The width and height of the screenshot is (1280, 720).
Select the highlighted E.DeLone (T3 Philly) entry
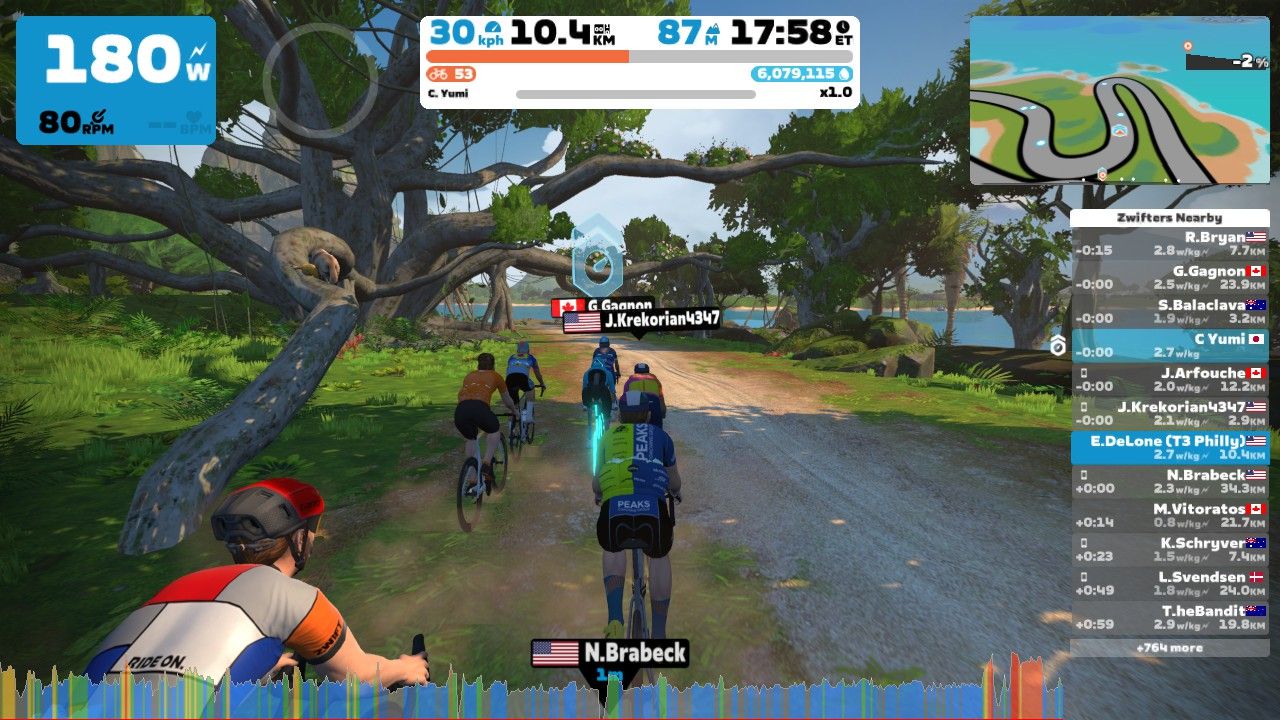tap(1171, 447)
